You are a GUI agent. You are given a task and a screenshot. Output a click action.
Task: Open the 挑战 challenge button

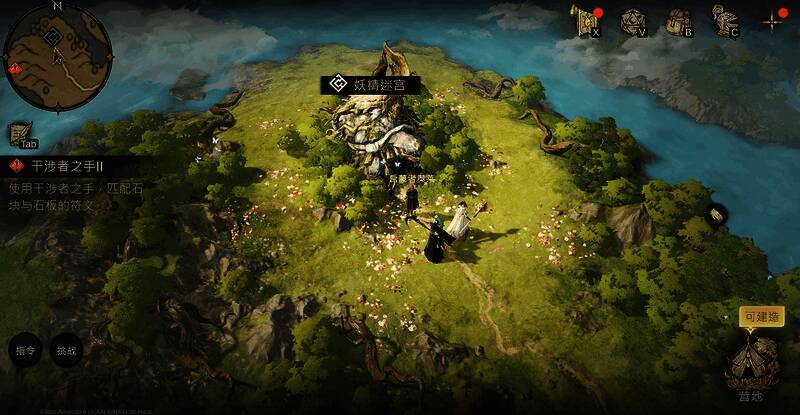tap(66, 351)
